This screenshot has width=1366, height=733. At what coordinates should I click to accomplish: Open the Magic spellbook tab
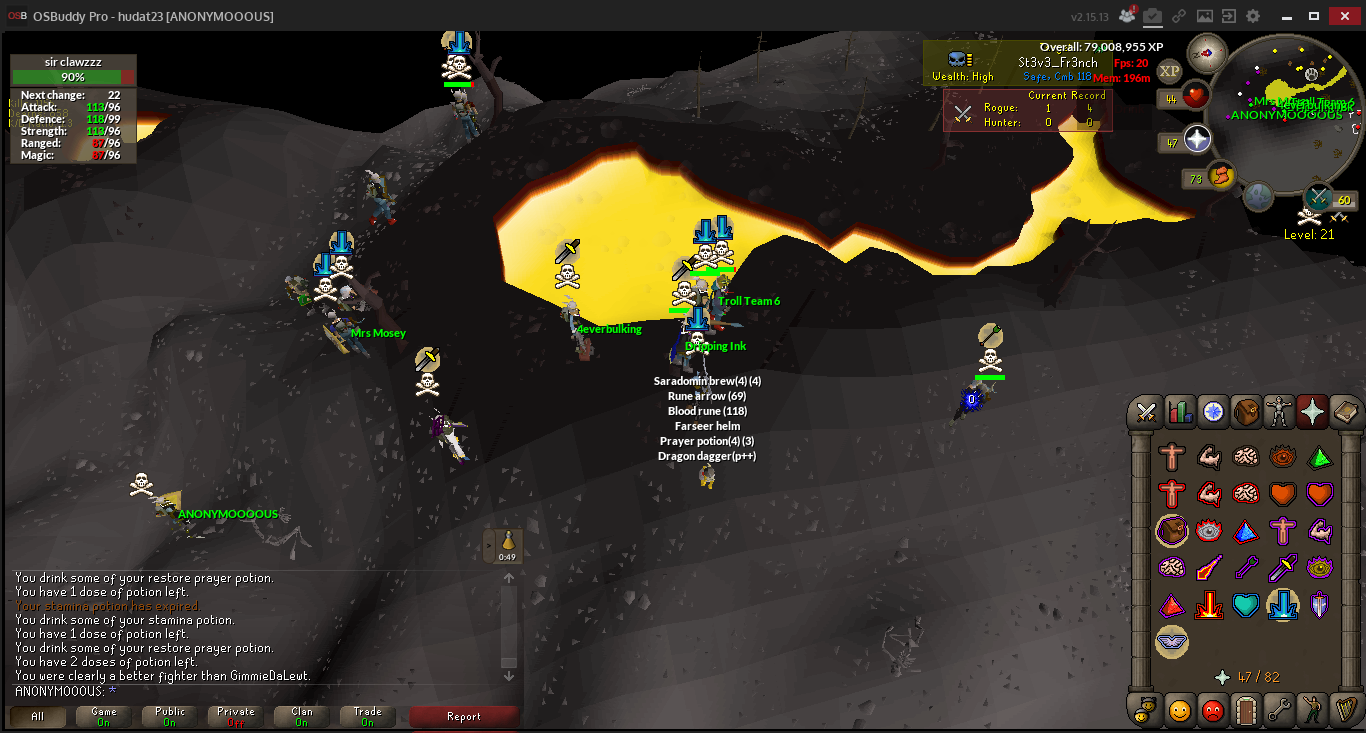pyautogui.click(x=1347, y=412)
